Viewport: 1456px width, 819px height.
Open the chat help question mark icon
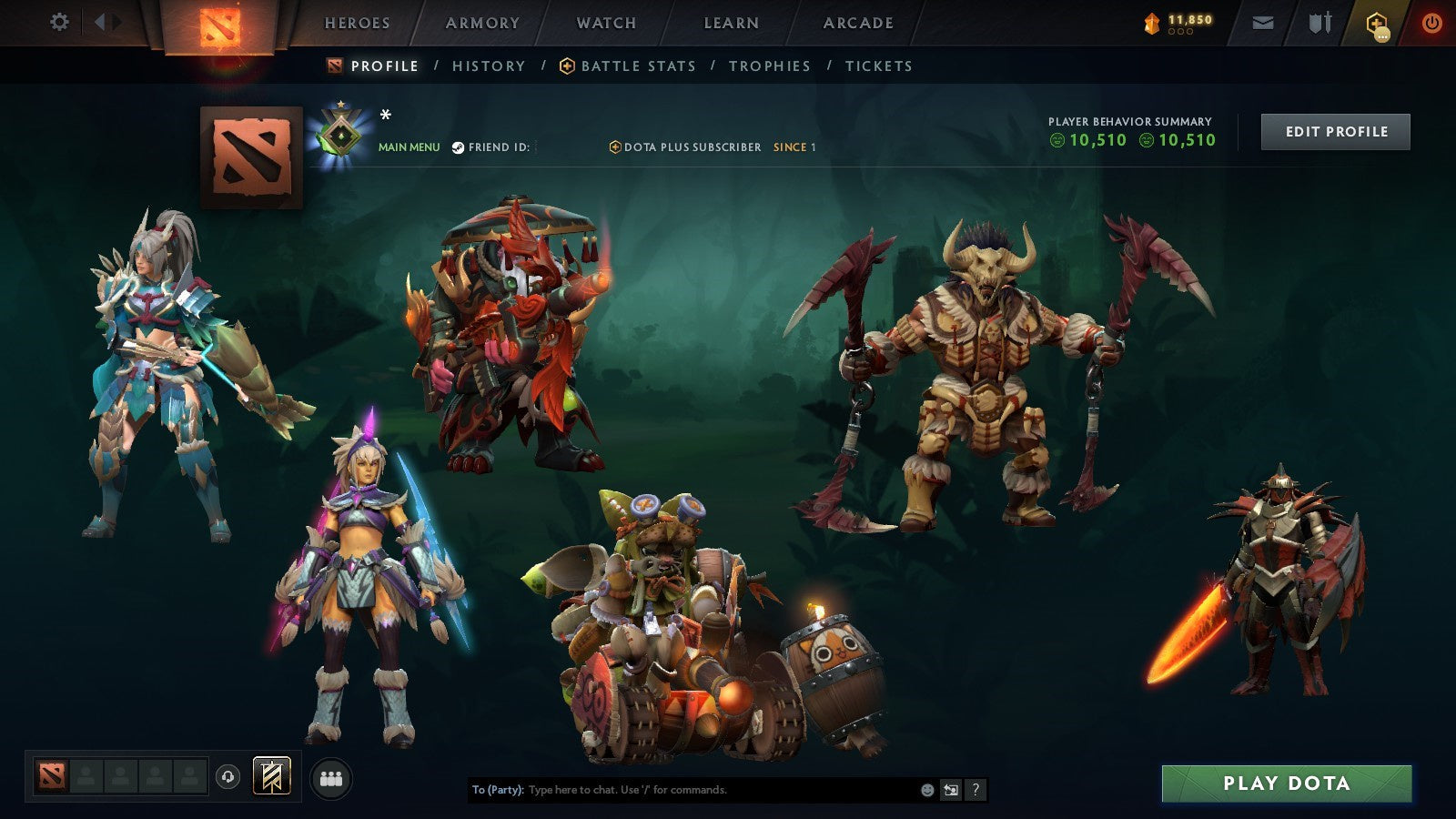pyautogui.click(x=976, y=790)
